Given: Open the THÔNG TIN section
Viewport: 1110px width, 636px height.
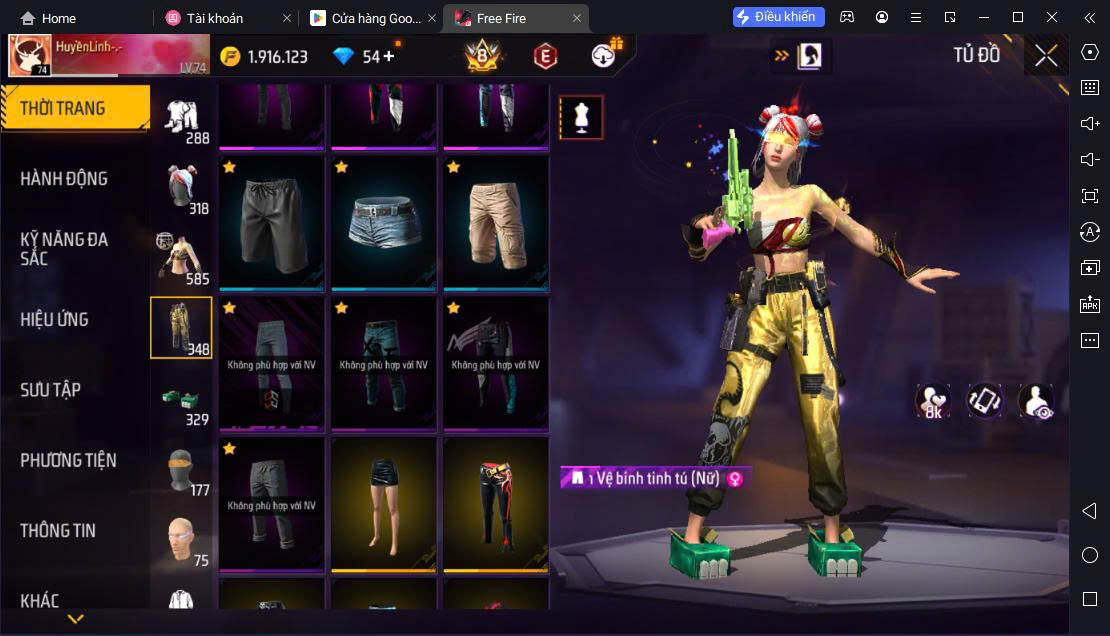Looking at the screenshot, I should pos(58,531).
